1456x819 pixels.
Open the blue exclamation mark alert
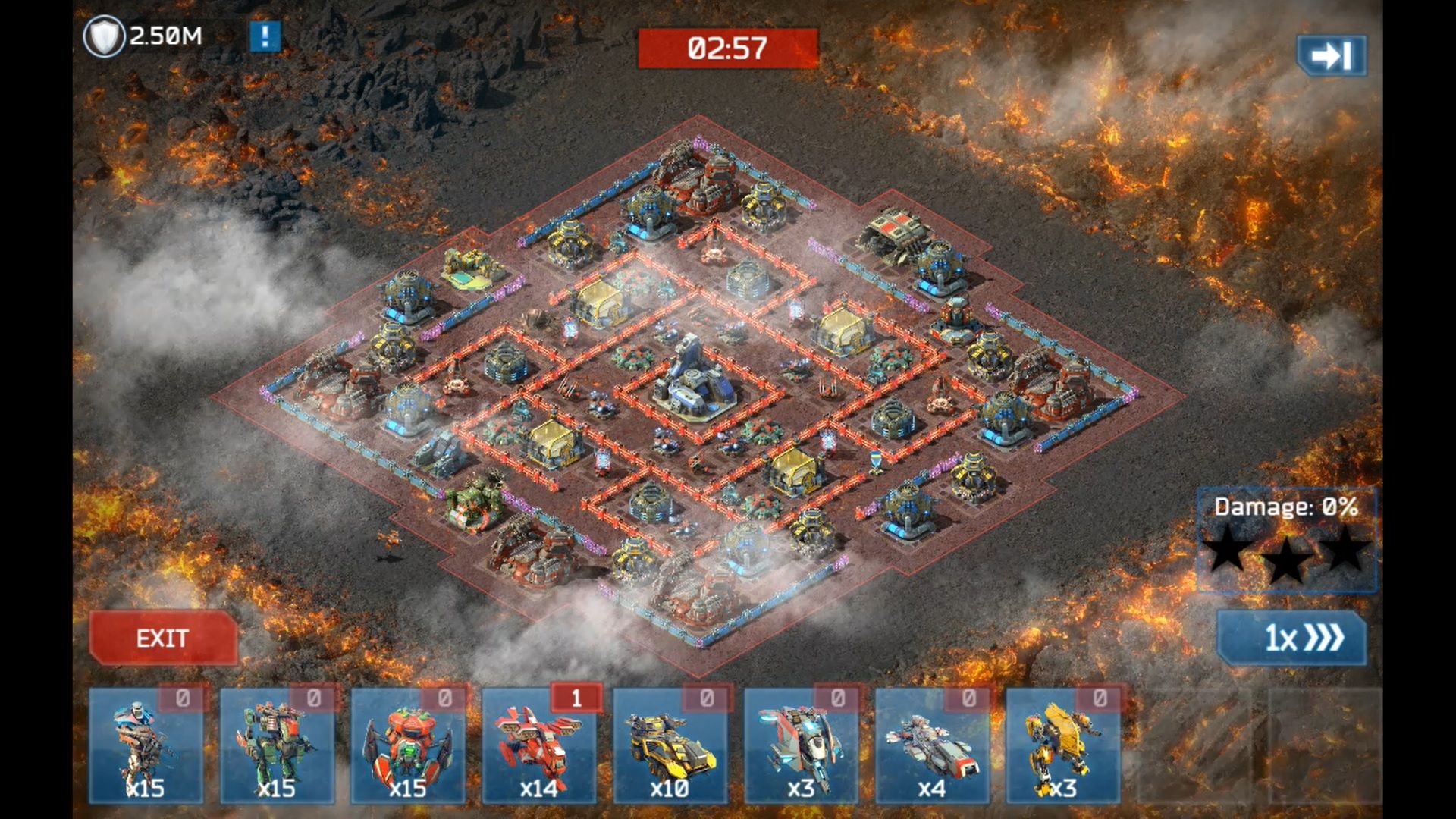265,36
